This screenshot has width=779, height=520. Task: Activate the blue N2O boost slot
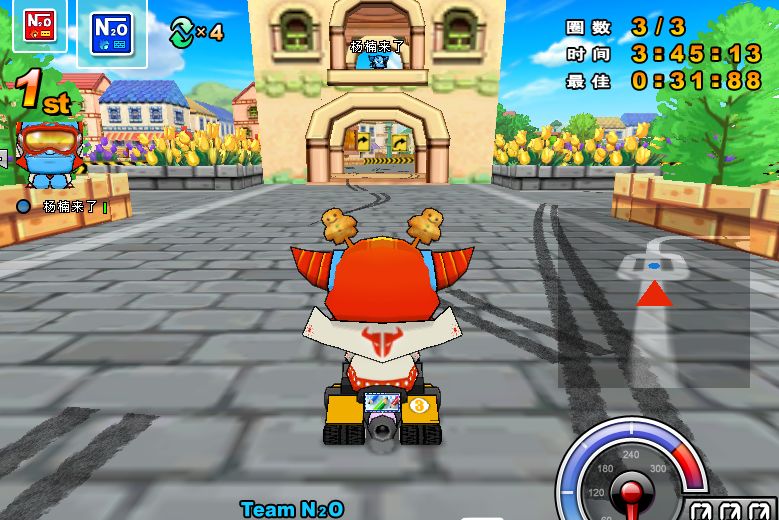pyautogui.click(x=109, y=32)
